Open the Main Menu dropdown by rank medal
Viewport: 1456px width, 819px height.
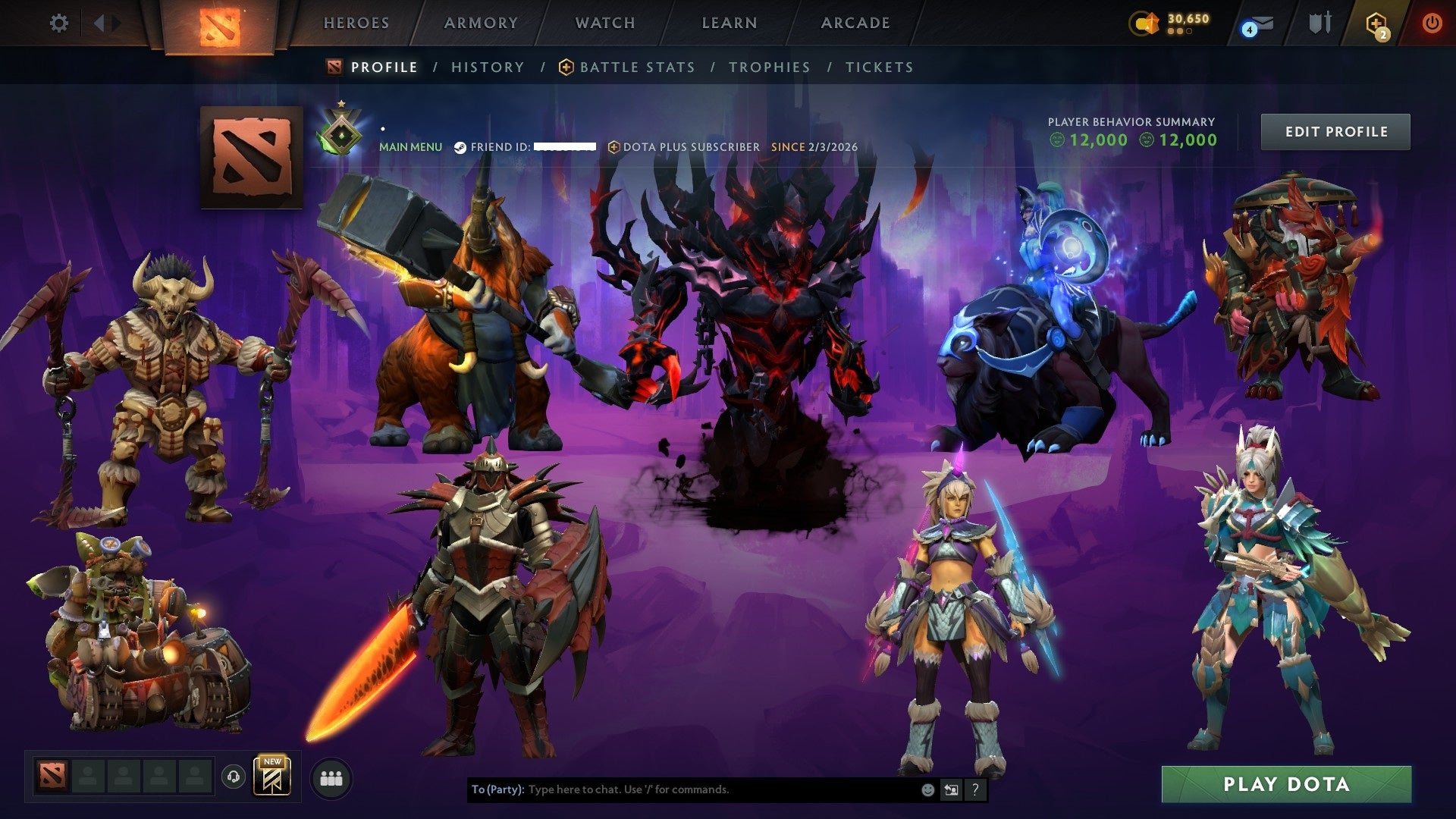[410, 147]
